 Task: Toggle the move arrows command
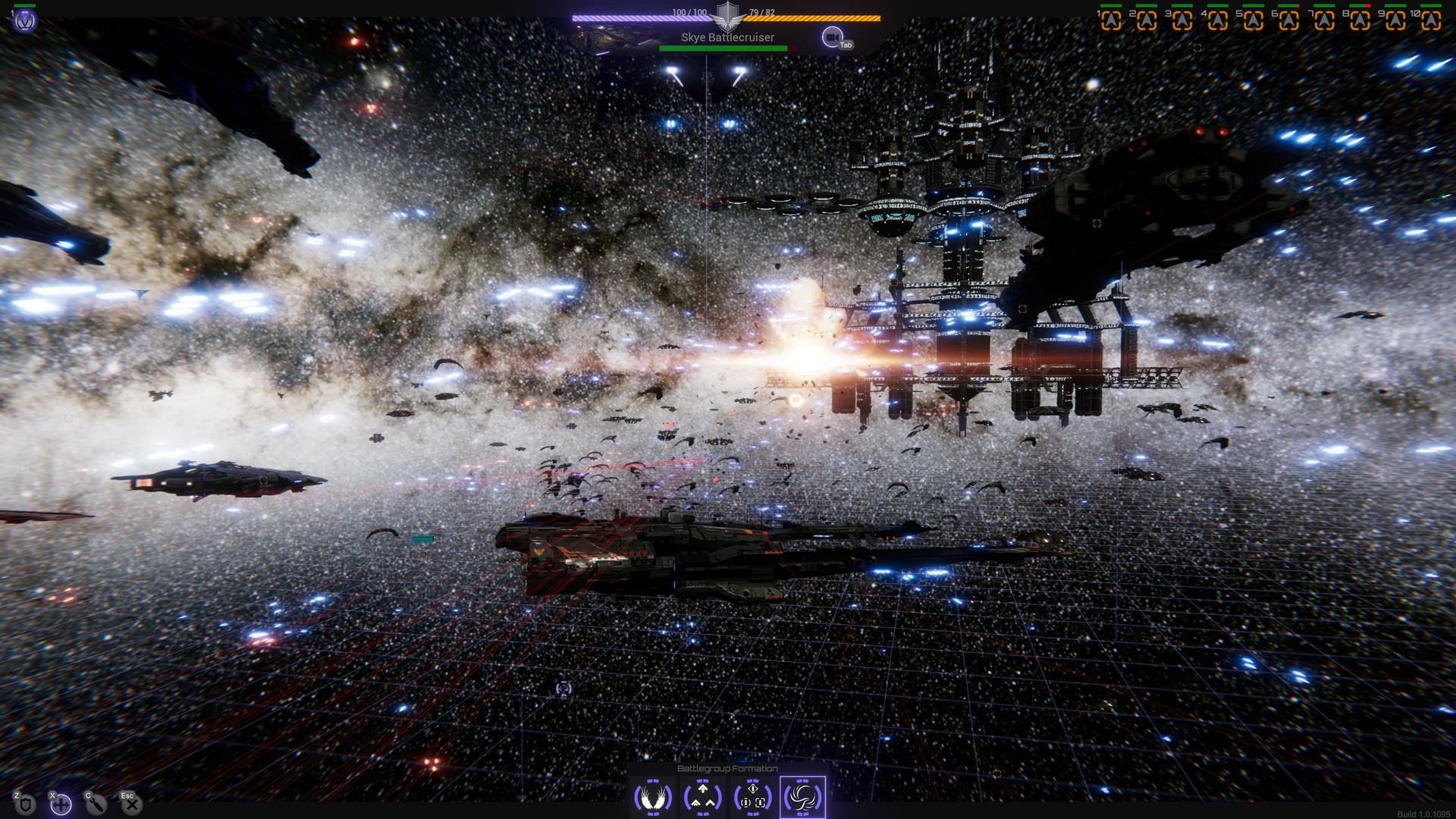[x=61, y=804]
